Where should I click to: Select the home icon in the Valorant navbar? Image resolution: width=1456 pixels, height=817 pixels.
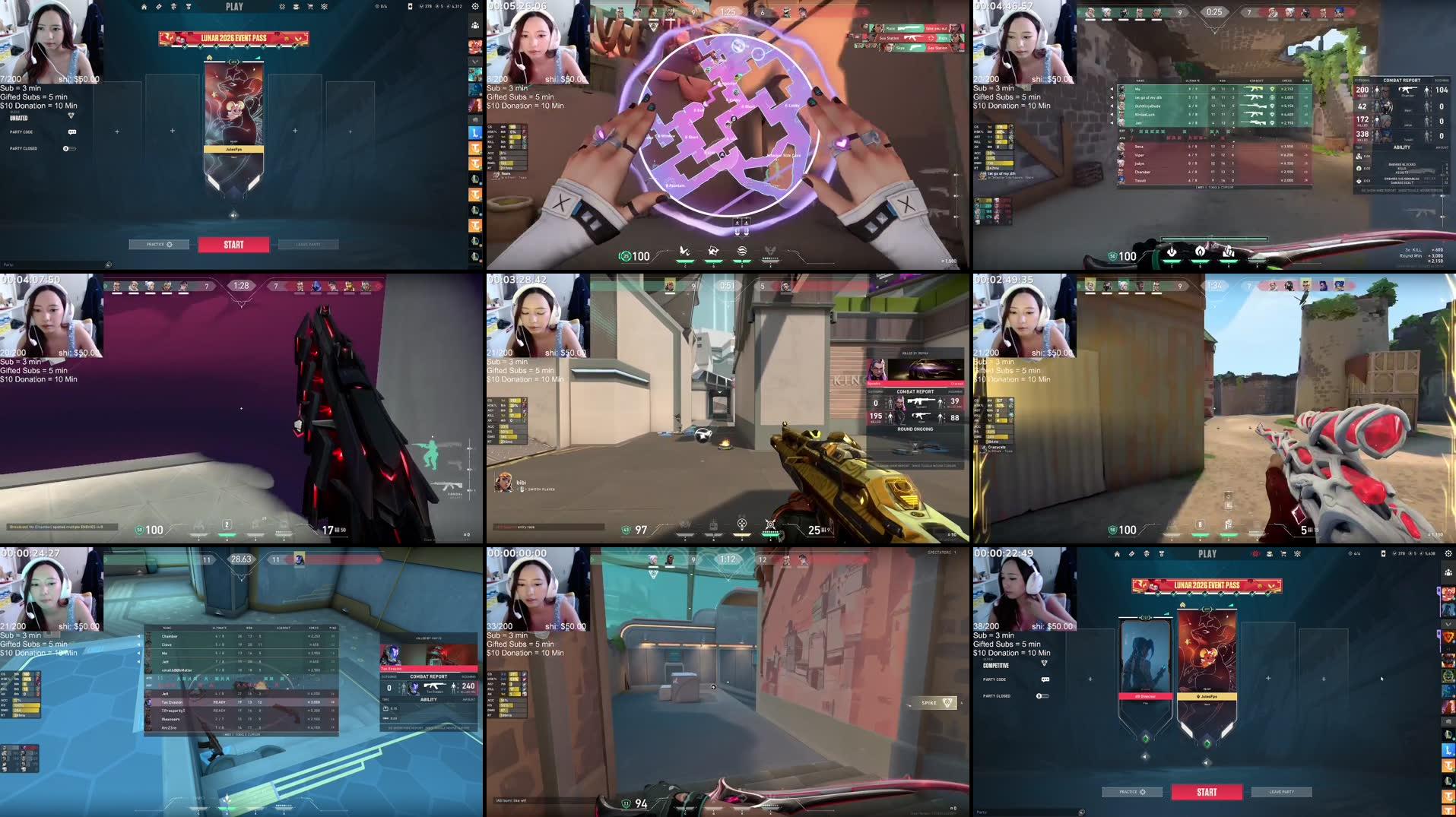(144, 8)
